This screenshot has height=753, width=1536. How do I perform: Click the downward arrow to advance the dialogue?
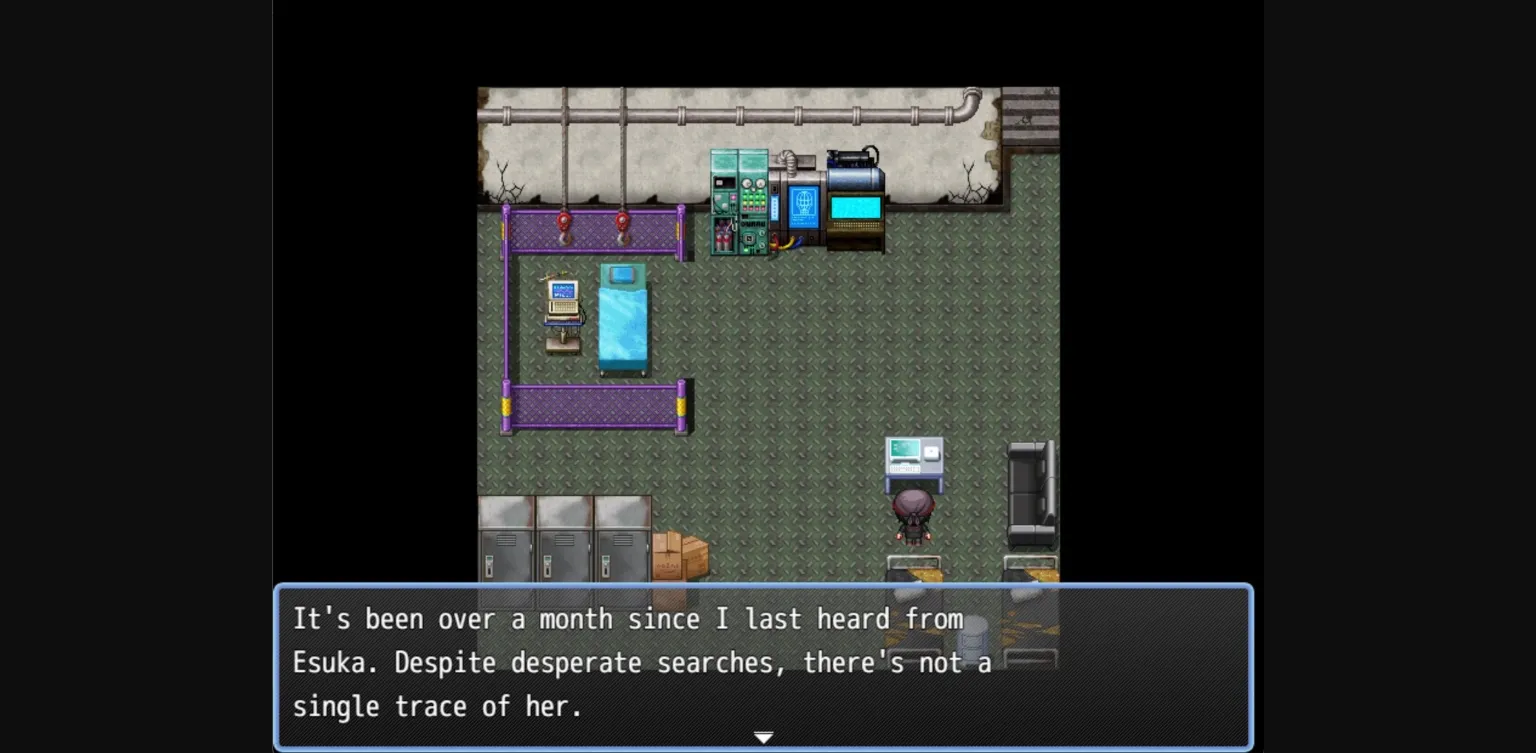point(763,737)
